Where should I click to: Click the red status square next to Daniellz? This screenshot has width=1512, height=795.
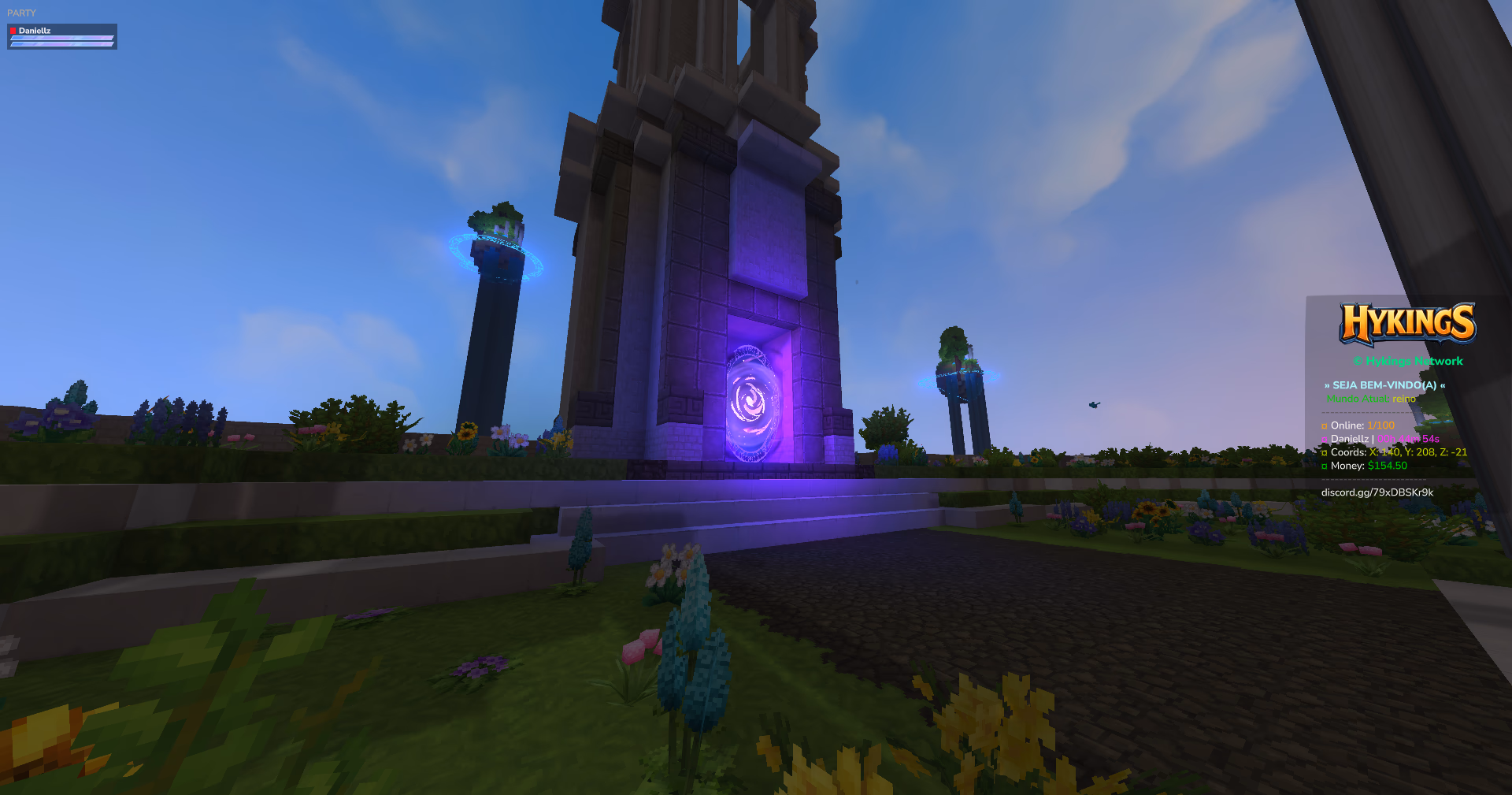13,31
